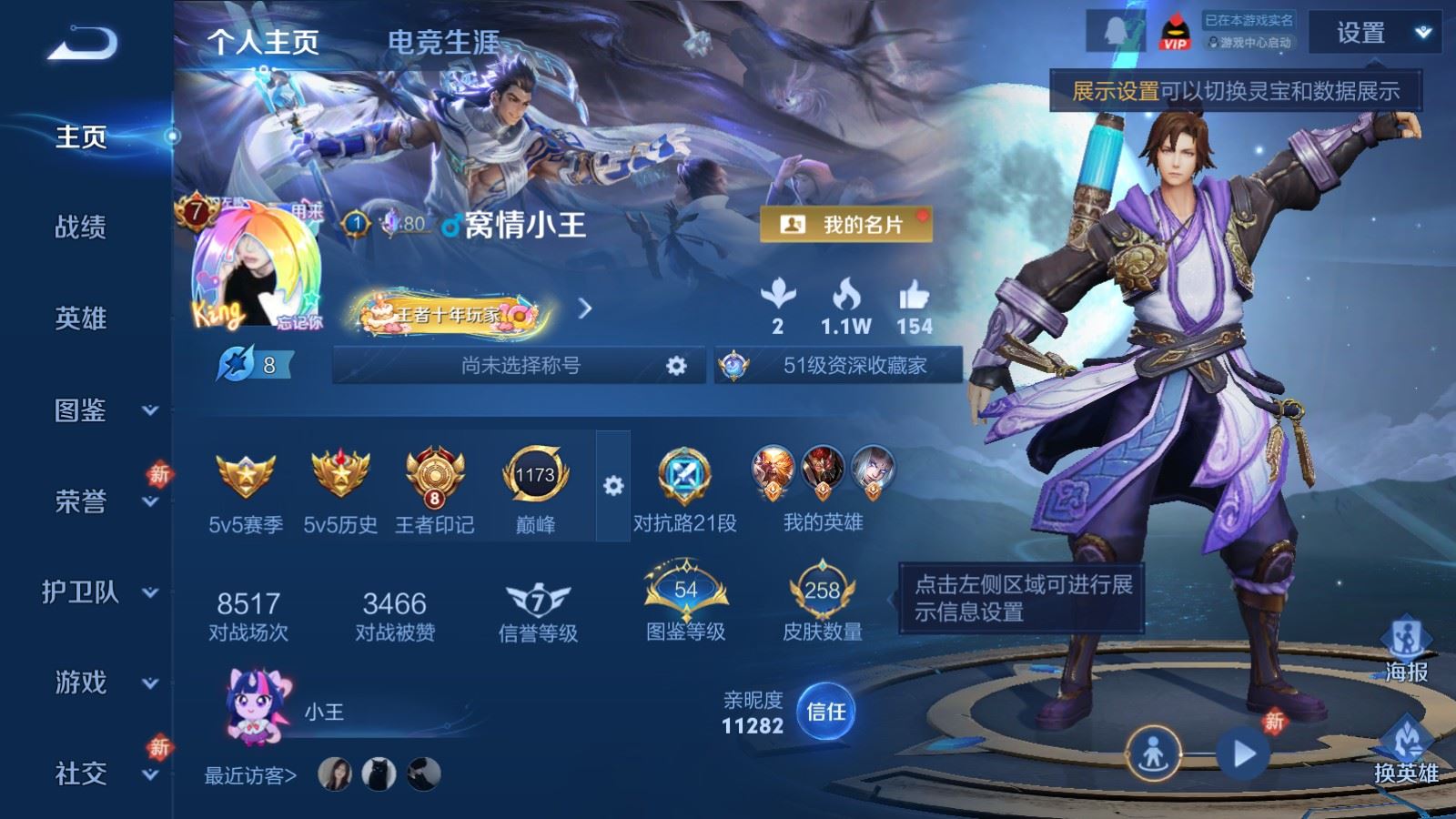Open the 设置 dropdown
Viewport: 1456px width, 819px height.
click(x=1374, y=34)
